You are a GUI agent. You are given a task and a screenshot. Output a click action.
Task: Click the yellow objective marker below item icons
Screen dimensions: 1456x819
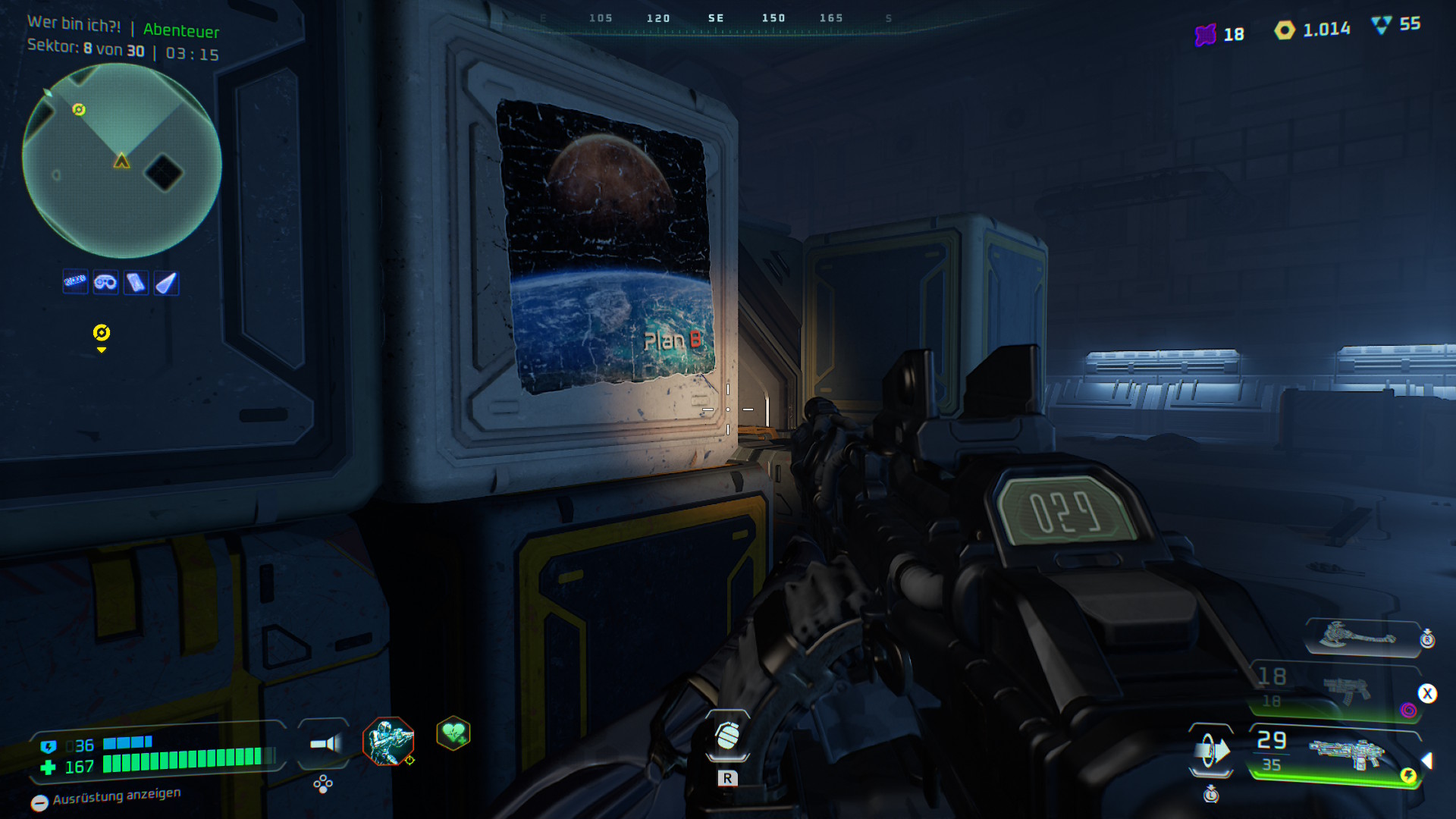click(101, 333)
